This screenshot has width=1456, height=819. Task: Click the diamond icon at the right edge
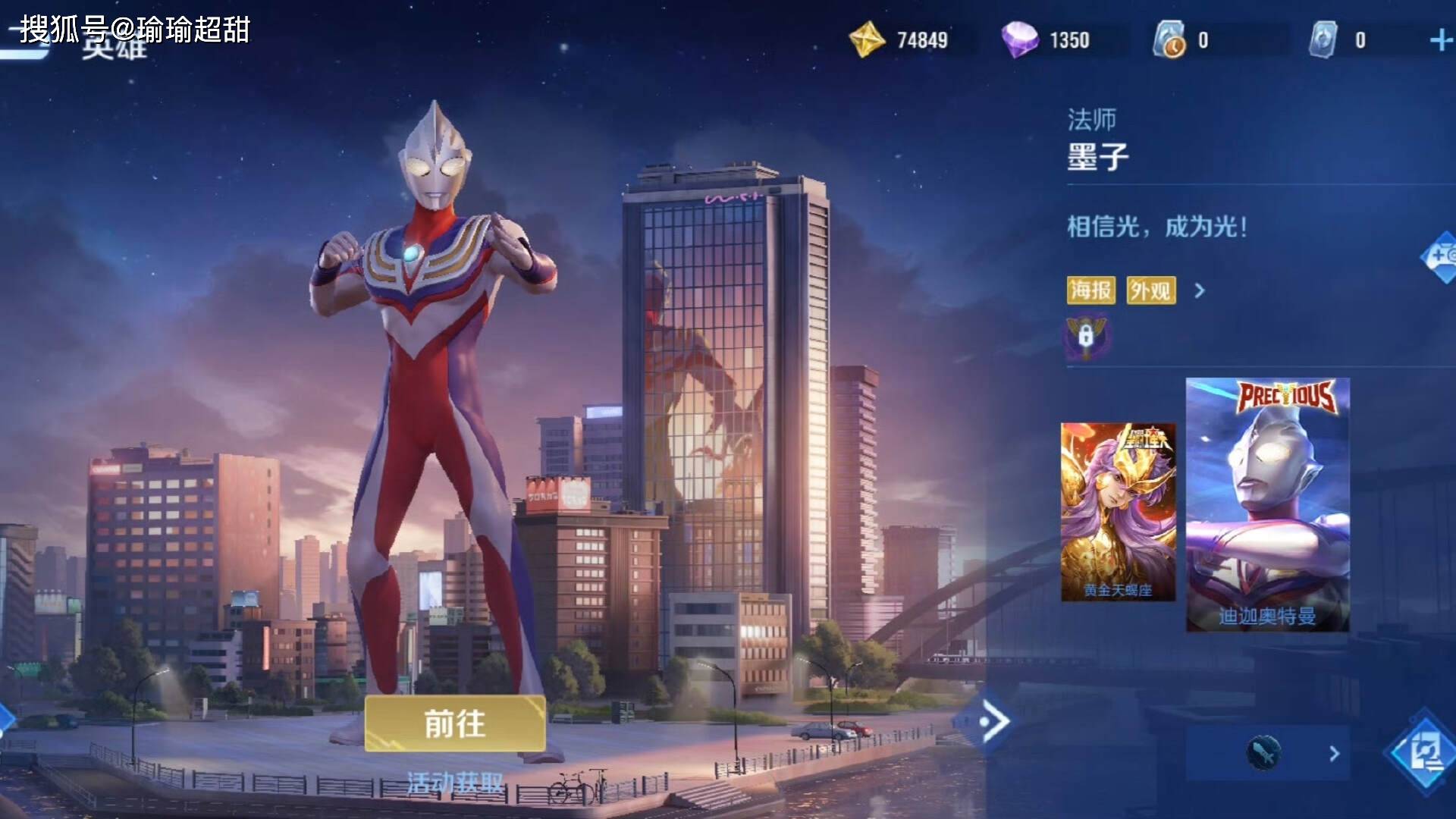(1441, 256)
